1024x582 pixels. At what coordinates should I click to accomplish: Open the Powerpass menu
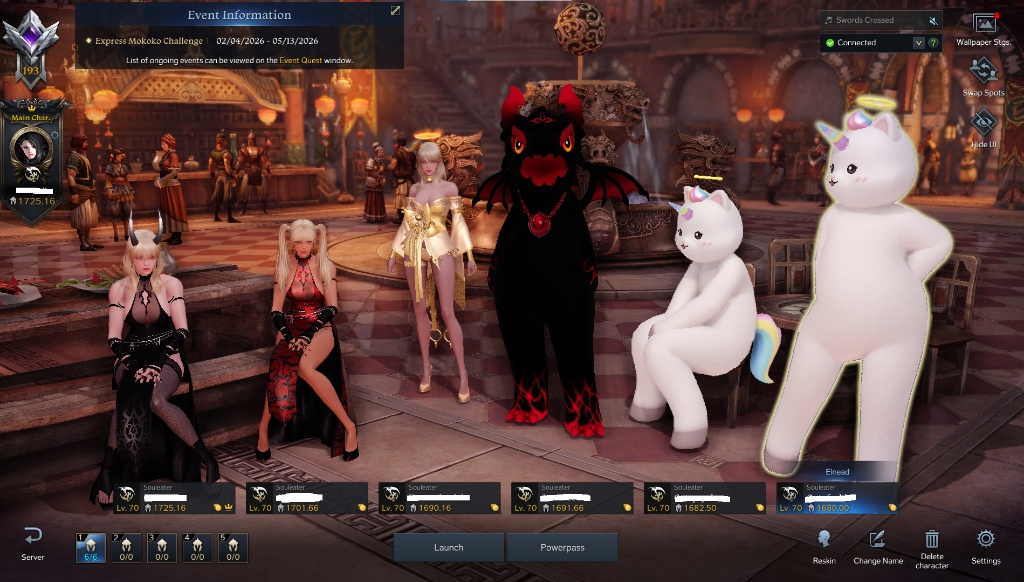click(562, 547)
